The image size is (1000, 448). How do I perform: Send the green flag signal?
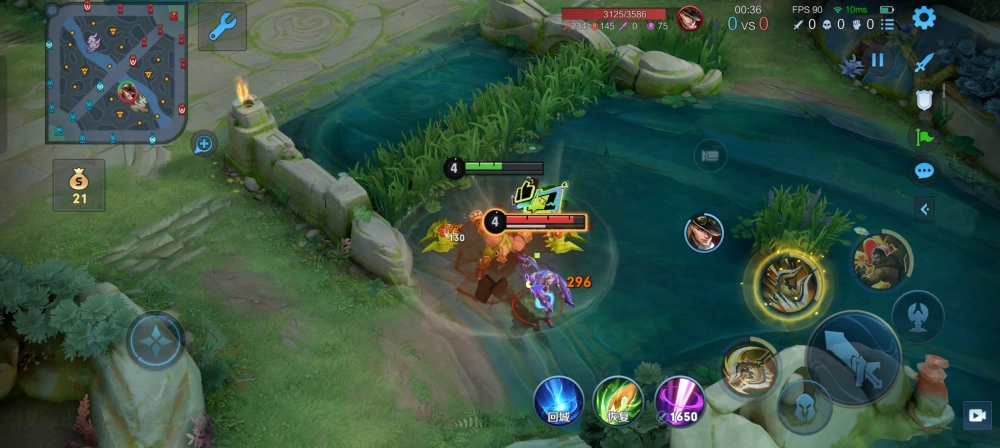[924, 136]
